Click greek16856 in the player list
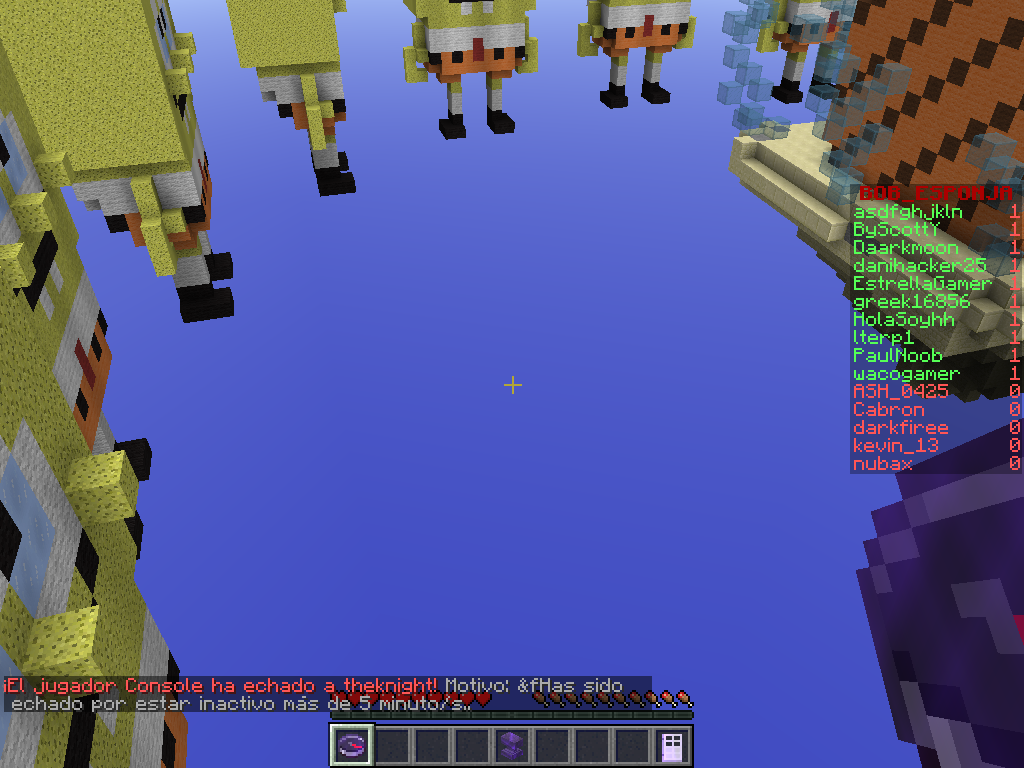The height and width of the screenshot is (768, 1024). tap(911, 302)
